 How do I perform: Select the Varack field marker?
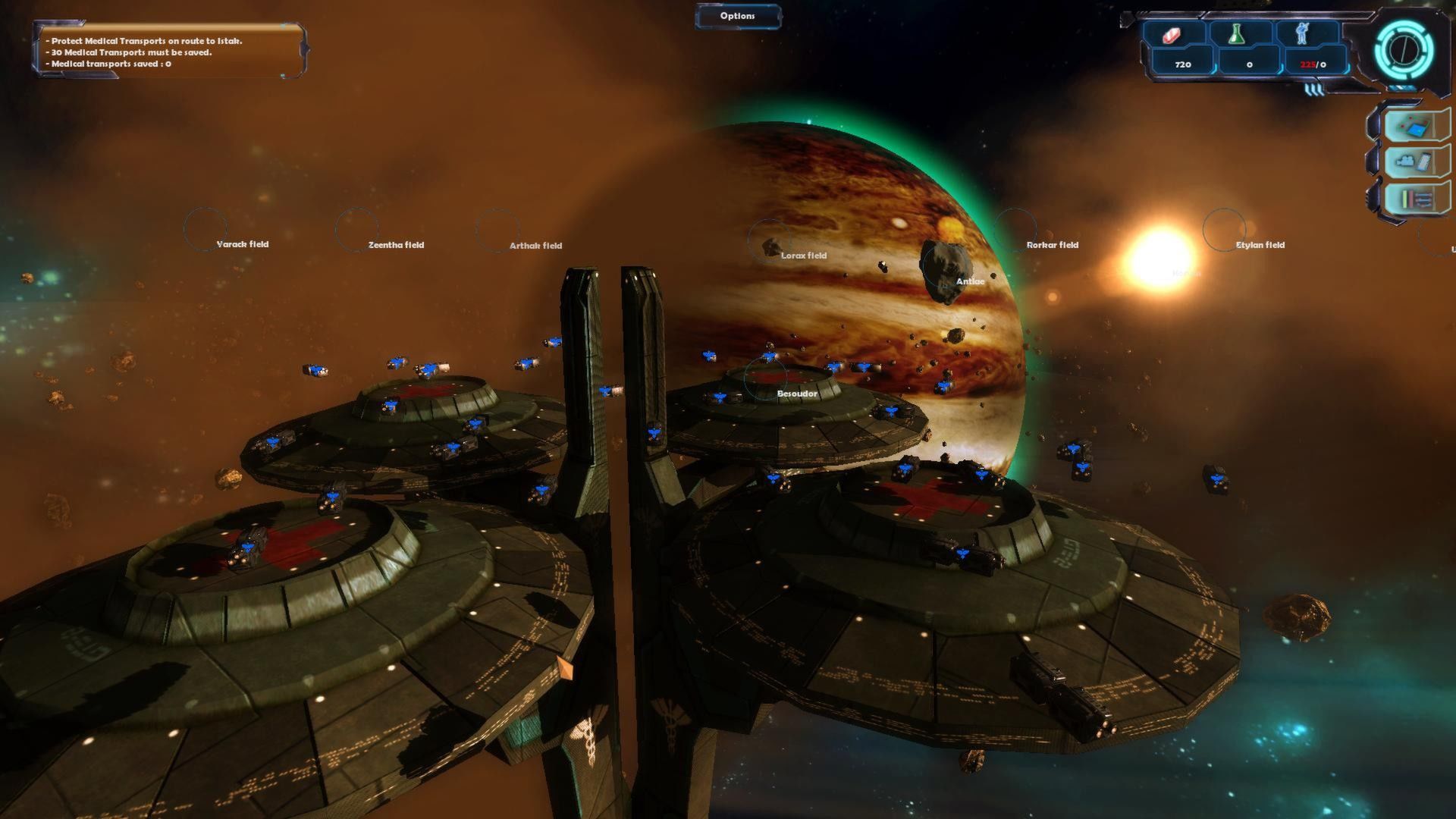click(x=206, y=228)
